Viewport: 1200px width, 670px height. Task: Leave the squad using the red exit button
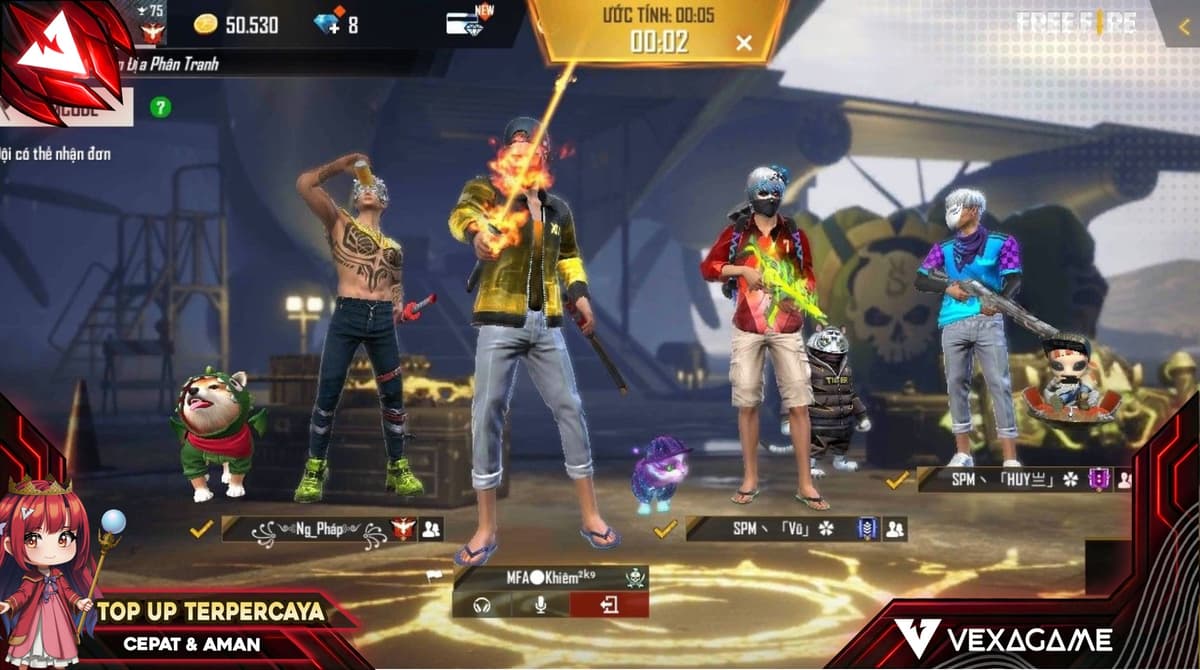click(609, 605)
